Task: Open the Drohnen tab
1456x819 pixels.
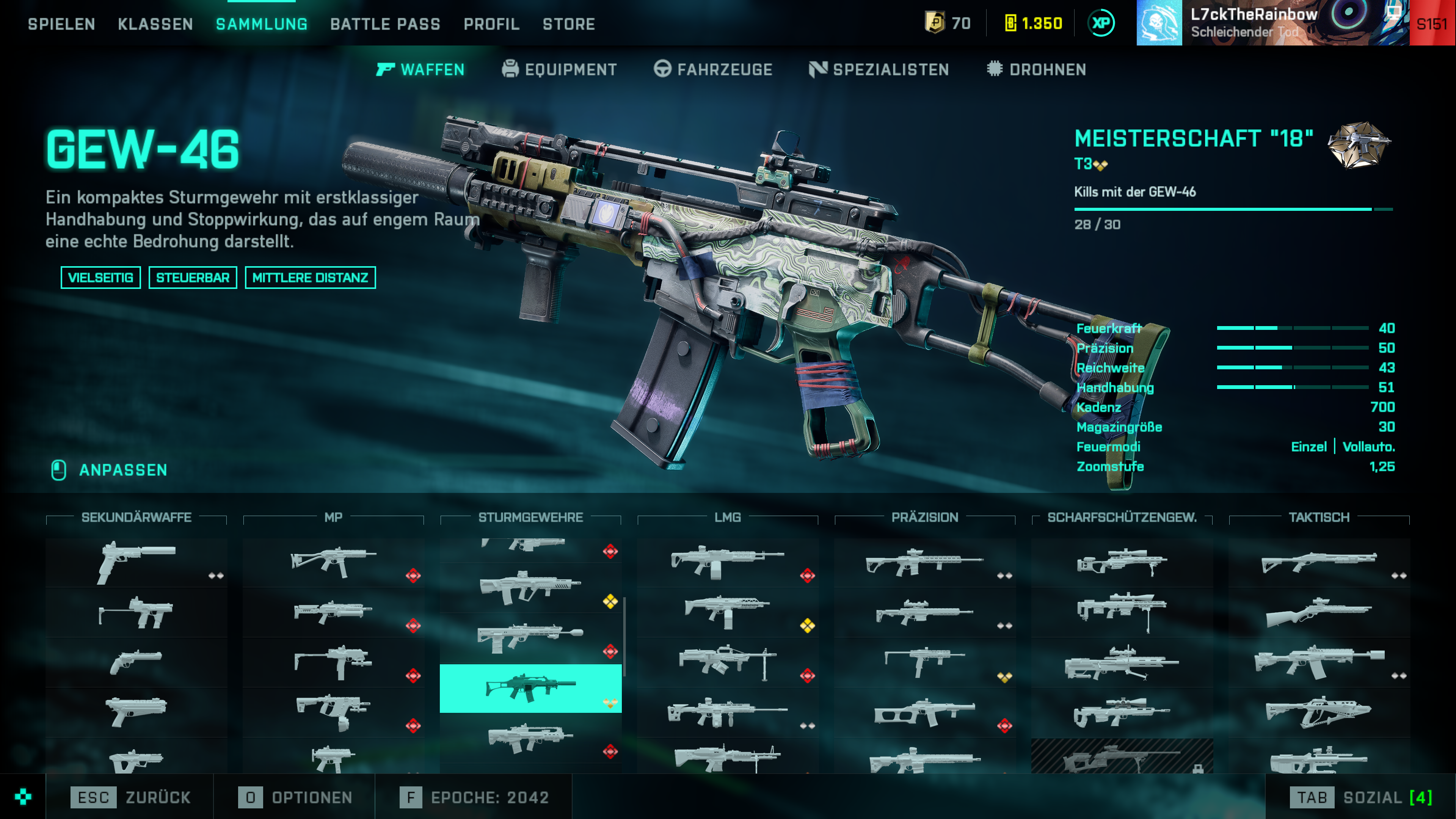Action: click(x=1037, y=69)
